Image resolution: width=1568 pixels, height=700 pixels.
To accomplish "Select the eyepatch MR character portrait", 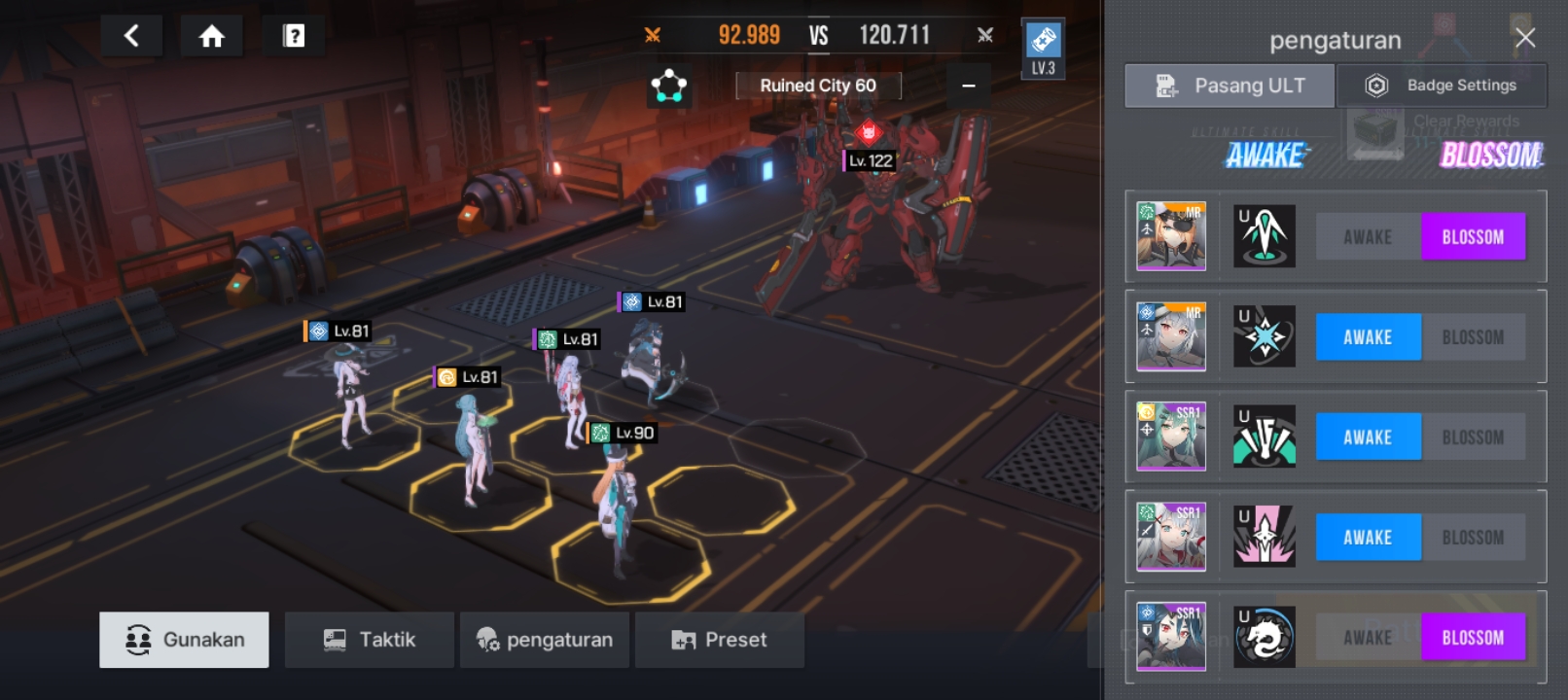I will coord(1171,236).
